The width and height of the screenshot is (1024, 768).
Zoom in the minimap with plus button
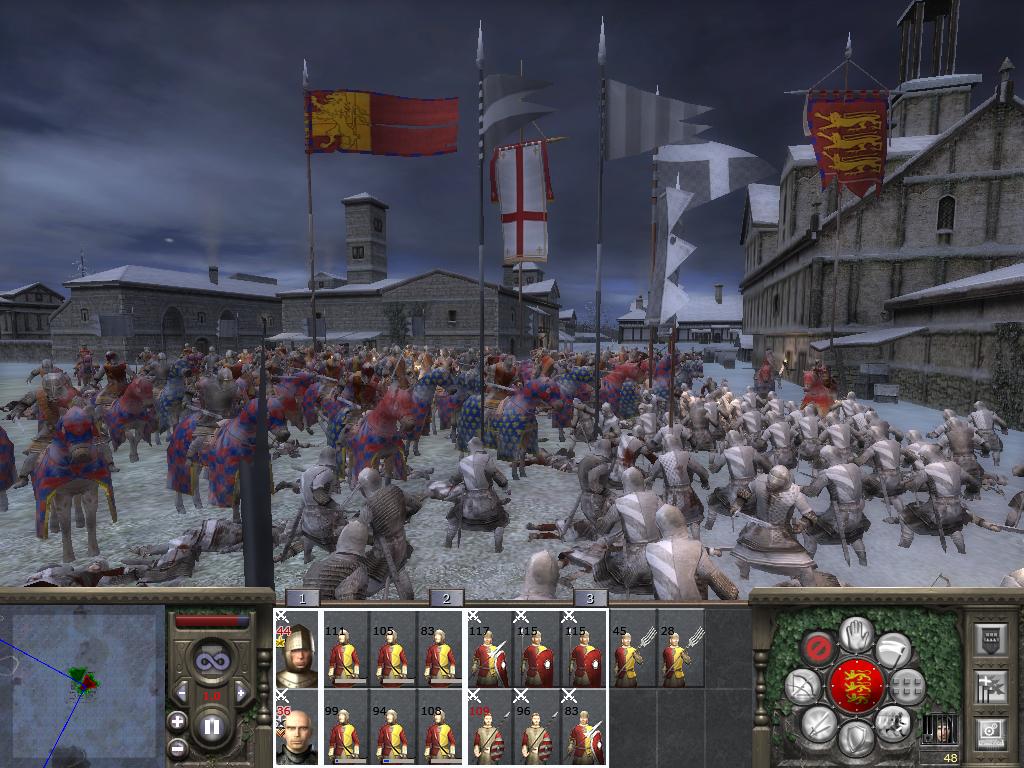(178, 721)
